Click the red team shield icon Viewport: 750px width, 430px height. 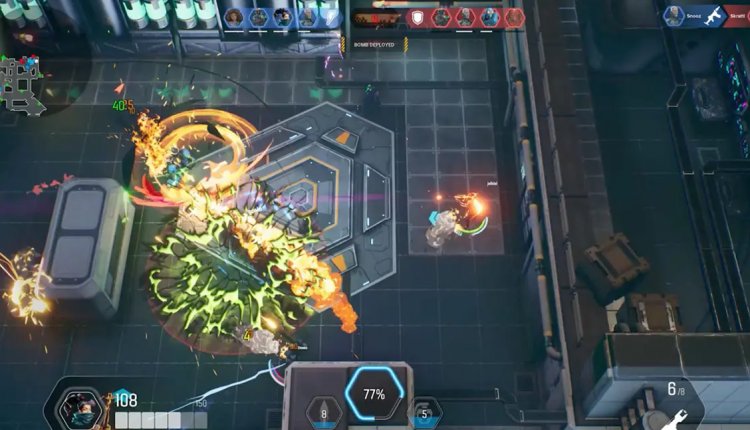(x=418, y=17)
